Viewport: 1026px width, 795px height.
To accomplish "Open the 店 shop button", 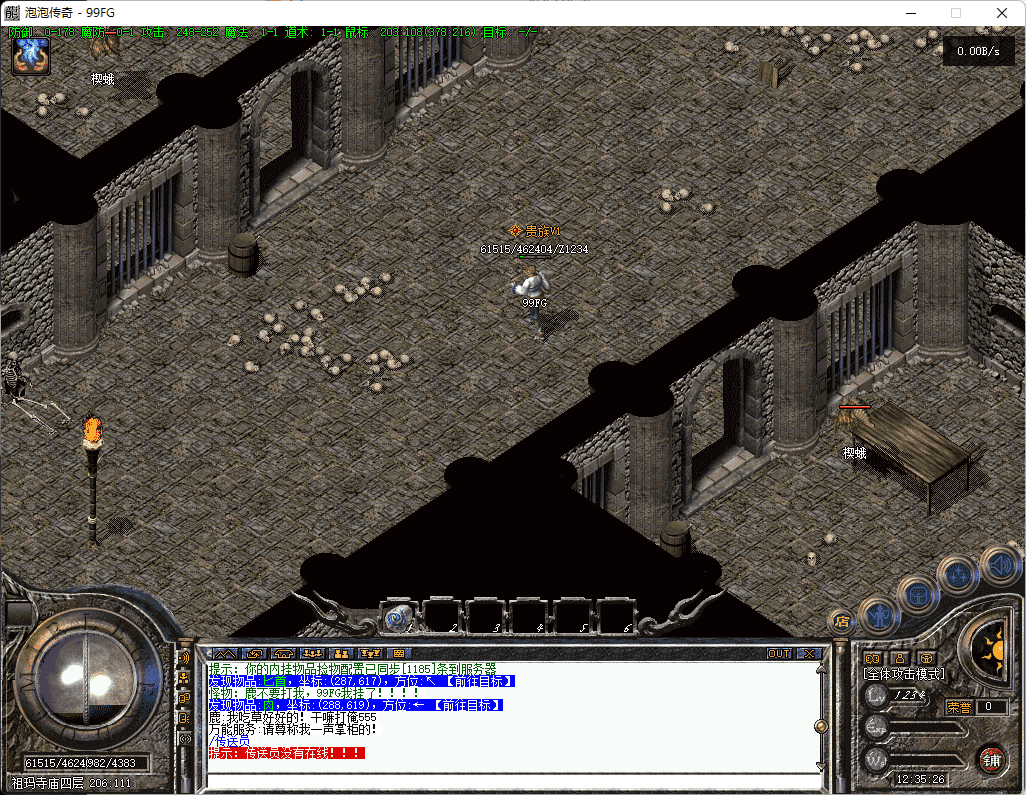I will 841,621.
